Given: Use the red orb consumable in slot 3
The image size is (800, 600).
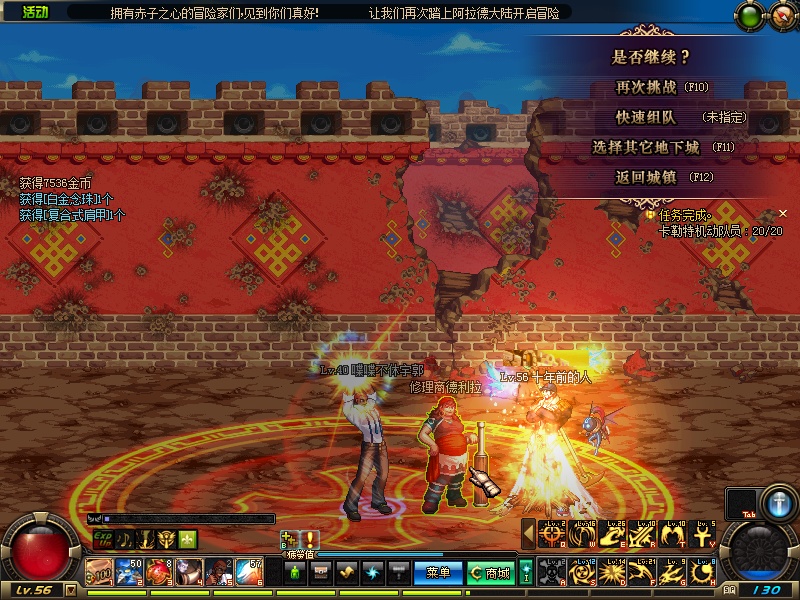Looking at the screenshot, I should point(160,572).
